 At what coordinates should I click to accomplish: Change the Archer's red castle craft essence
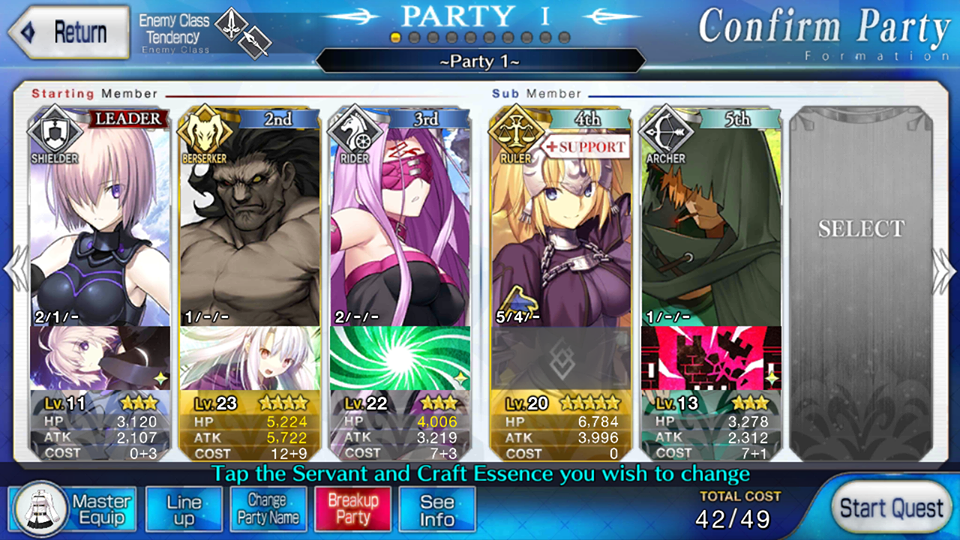pyautogui.click(x=709, y=358)
